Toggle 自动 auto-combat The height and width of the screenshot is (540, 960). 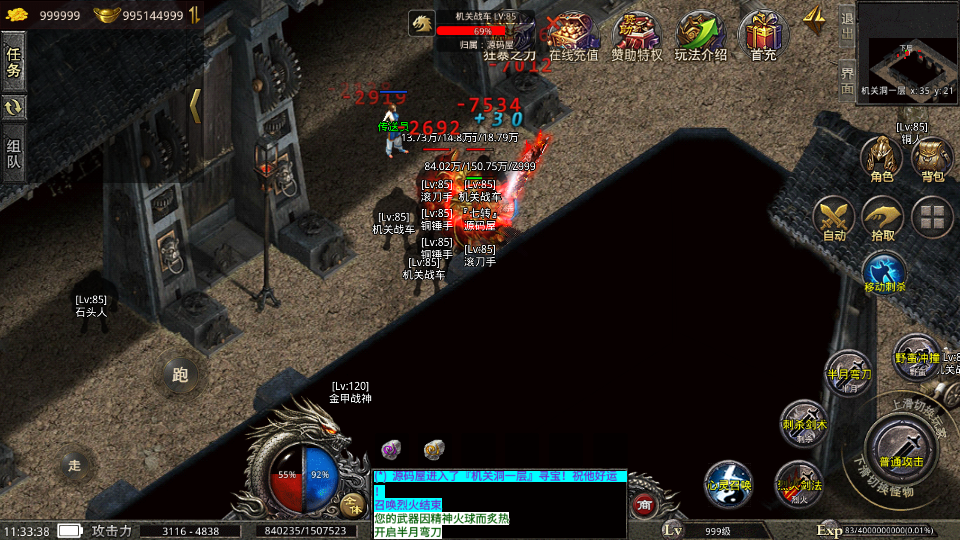pos(833,219)
